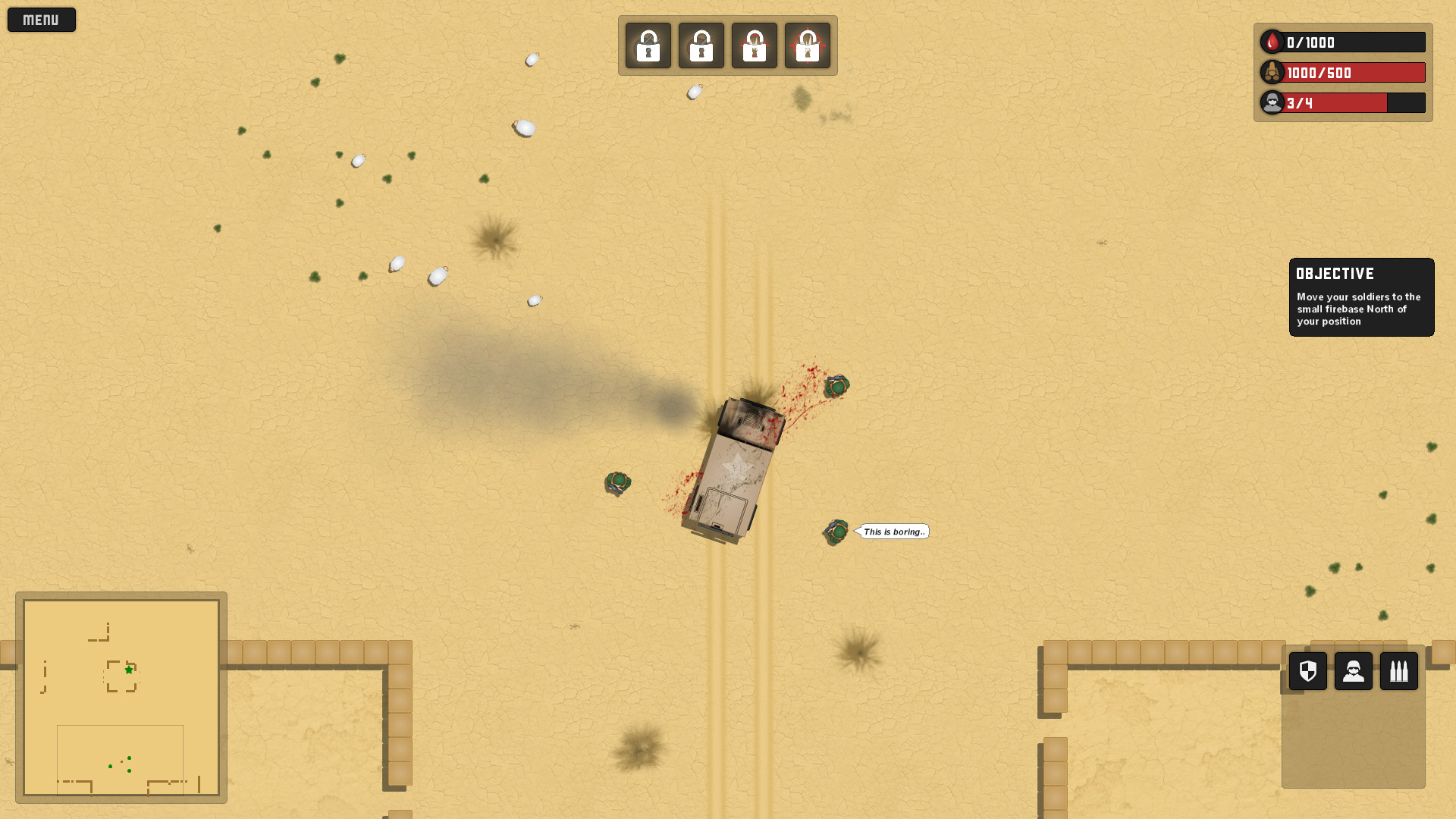Select the third lock icon with red crosshair

pyautogui.click(x=754, y=45)
